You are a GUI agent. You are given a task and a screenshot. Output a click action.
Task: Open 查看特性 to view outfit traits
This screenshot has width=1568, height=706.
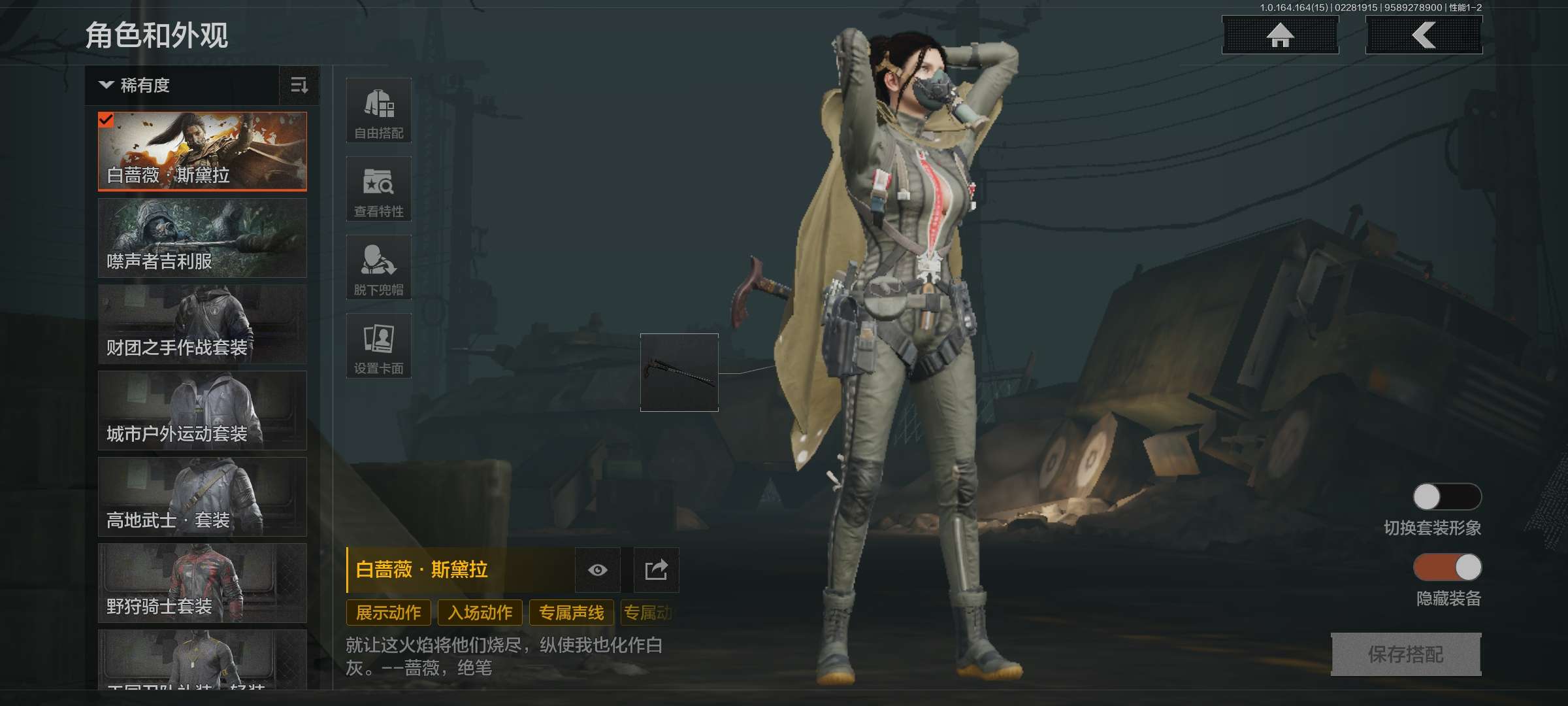tap(379, 189)
